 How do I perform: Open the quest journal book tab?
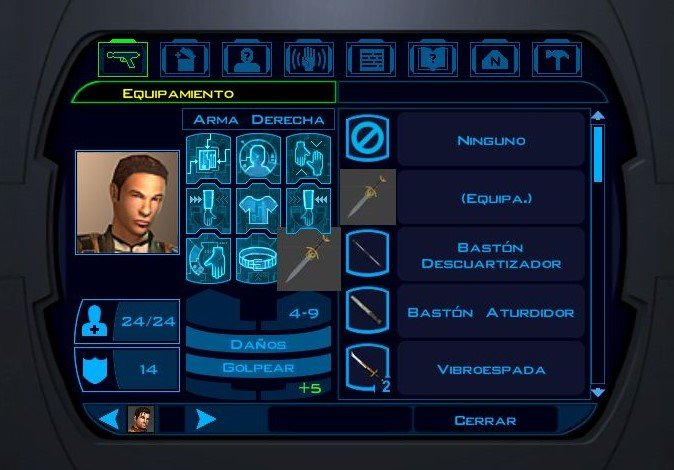click(433, 60)
